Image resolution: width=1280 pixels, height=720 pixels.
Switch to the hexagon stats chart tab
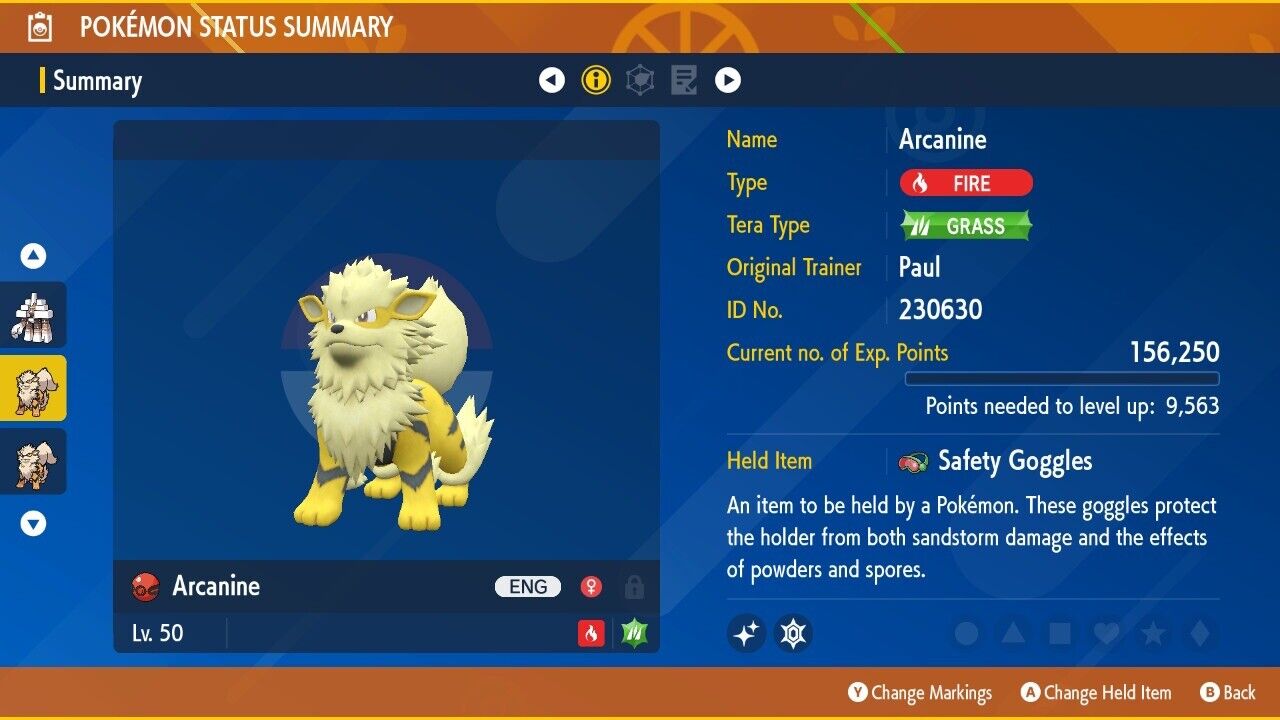point(640,80)
